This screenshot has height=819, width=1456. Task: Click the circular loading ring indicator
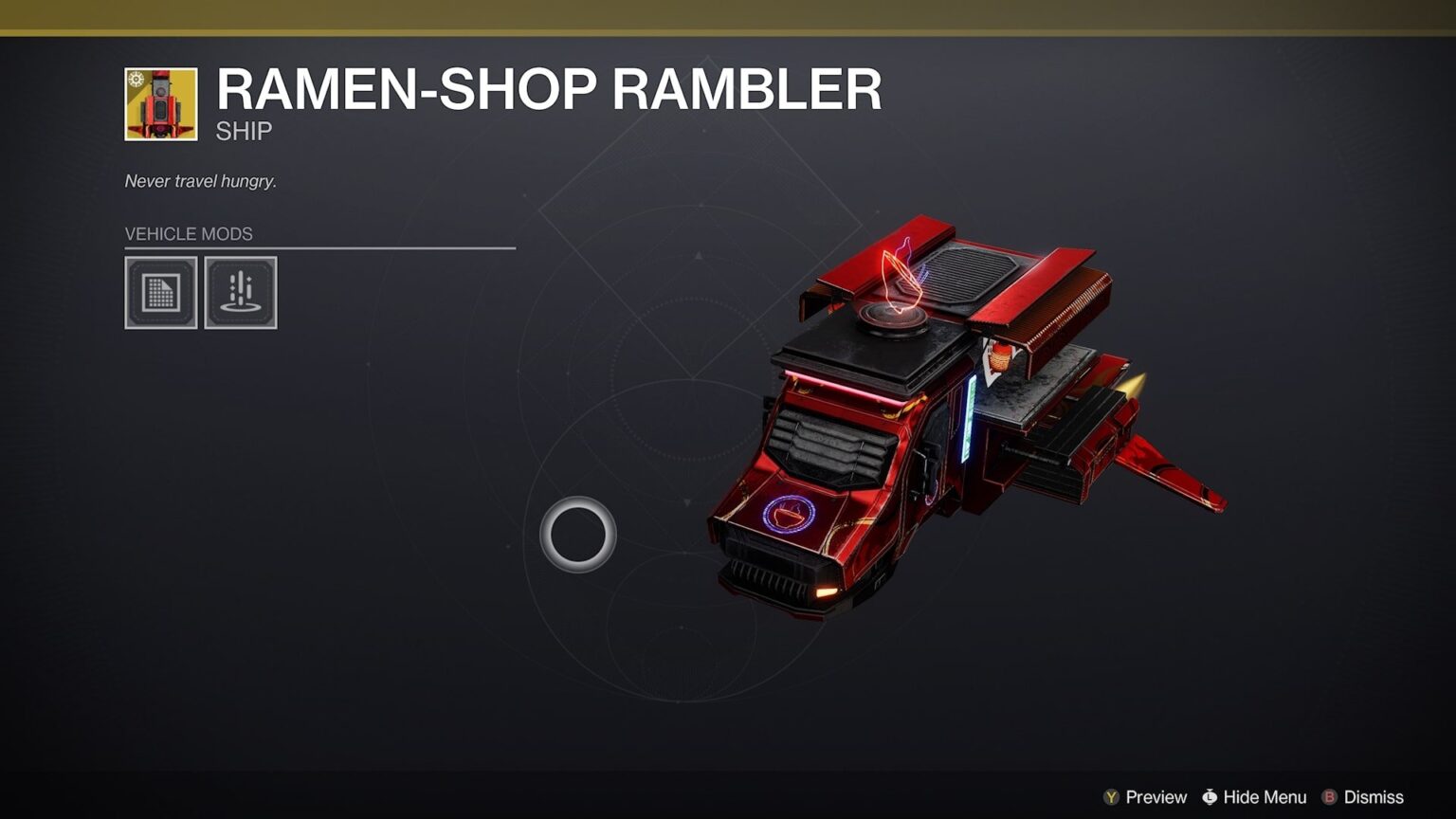pos(578,535)
